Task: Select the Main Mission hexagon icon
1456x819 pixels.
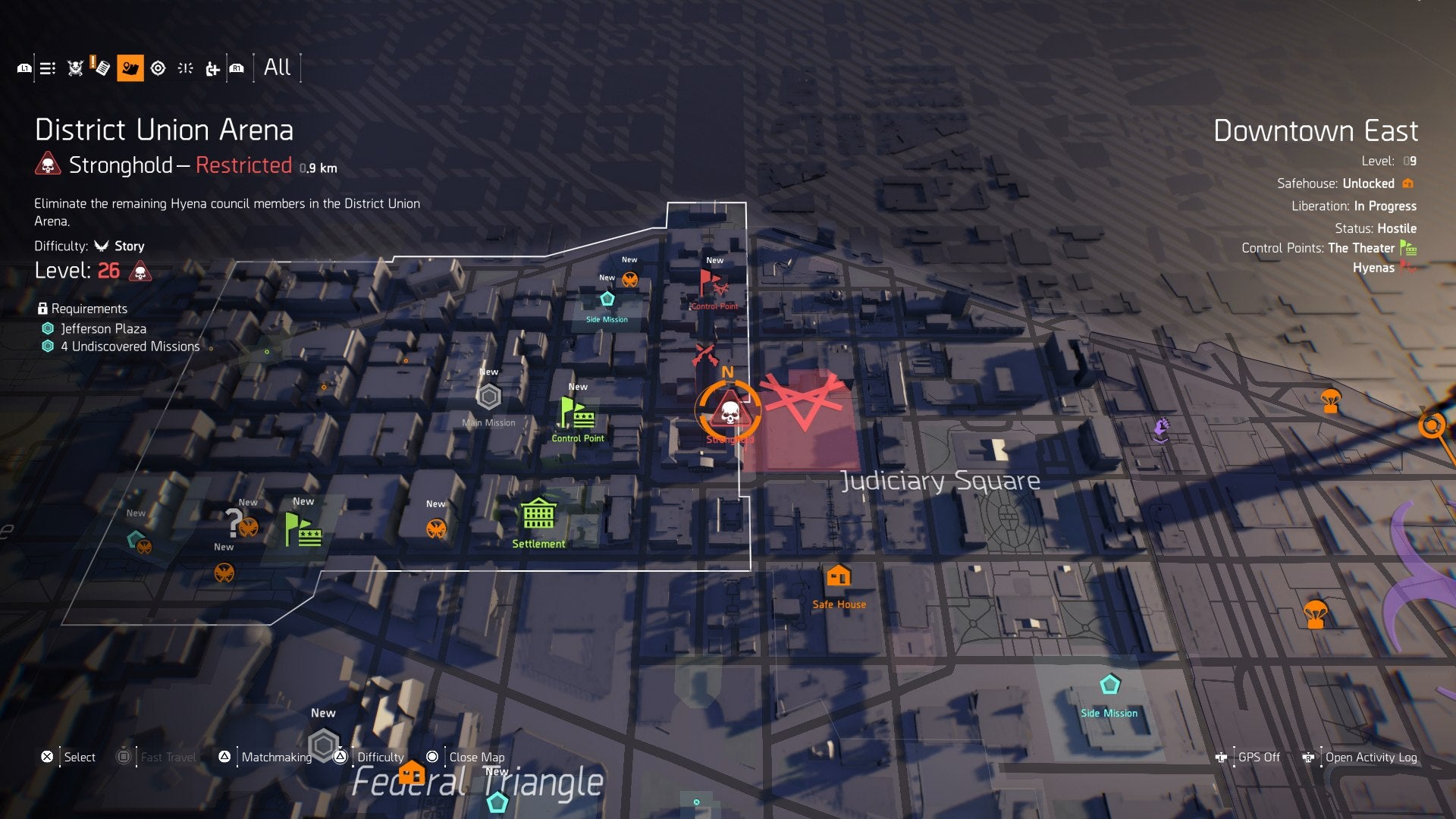Action: pos(488,395)
